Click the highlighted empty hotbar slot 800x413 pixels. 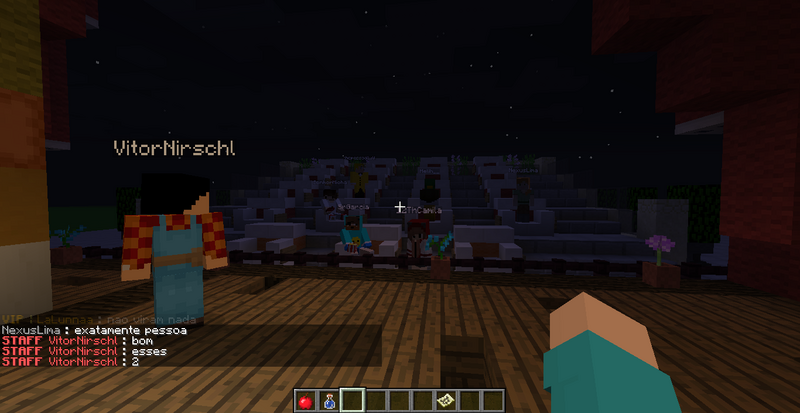point(352,401)
